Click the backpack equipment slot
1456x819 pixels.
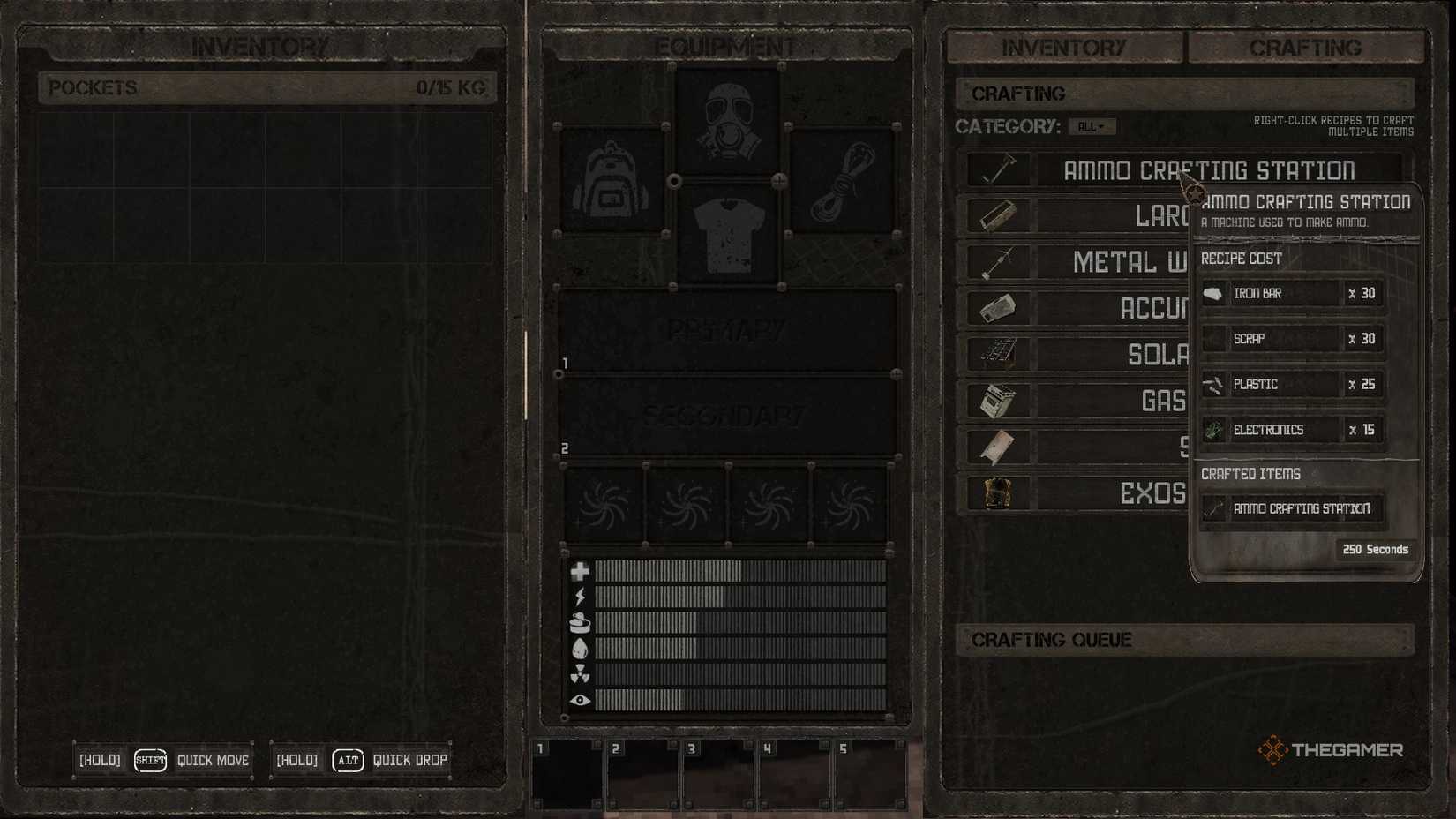[x=612, y=179]
